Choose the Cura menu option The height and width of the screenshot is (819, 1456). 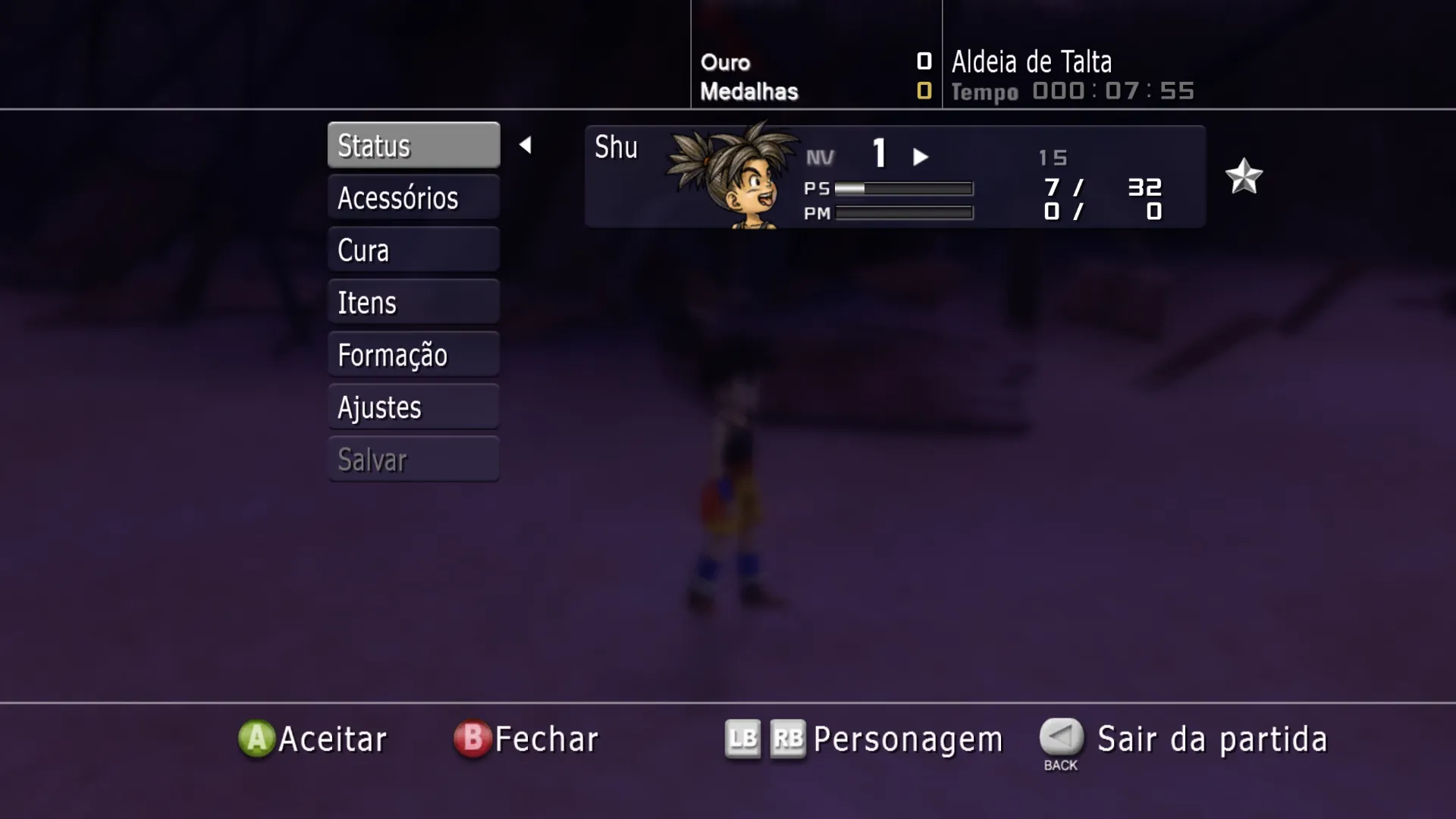pos(413,249)
